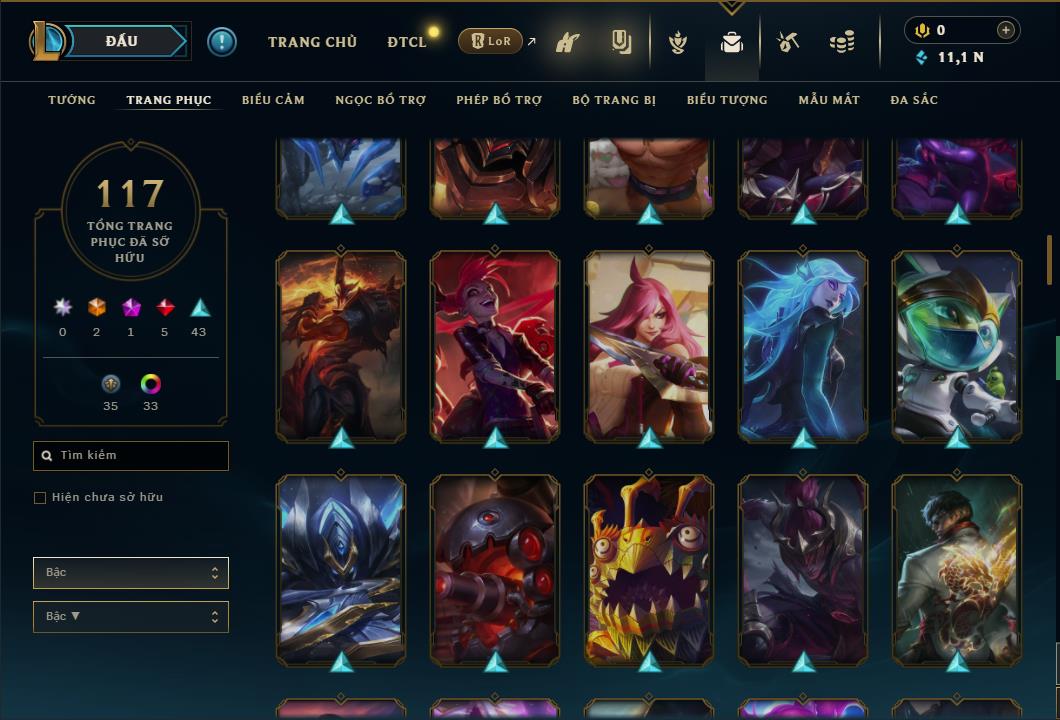
Task: Show the BỘ TRANG BỊ tab
Action: [614, 100]
